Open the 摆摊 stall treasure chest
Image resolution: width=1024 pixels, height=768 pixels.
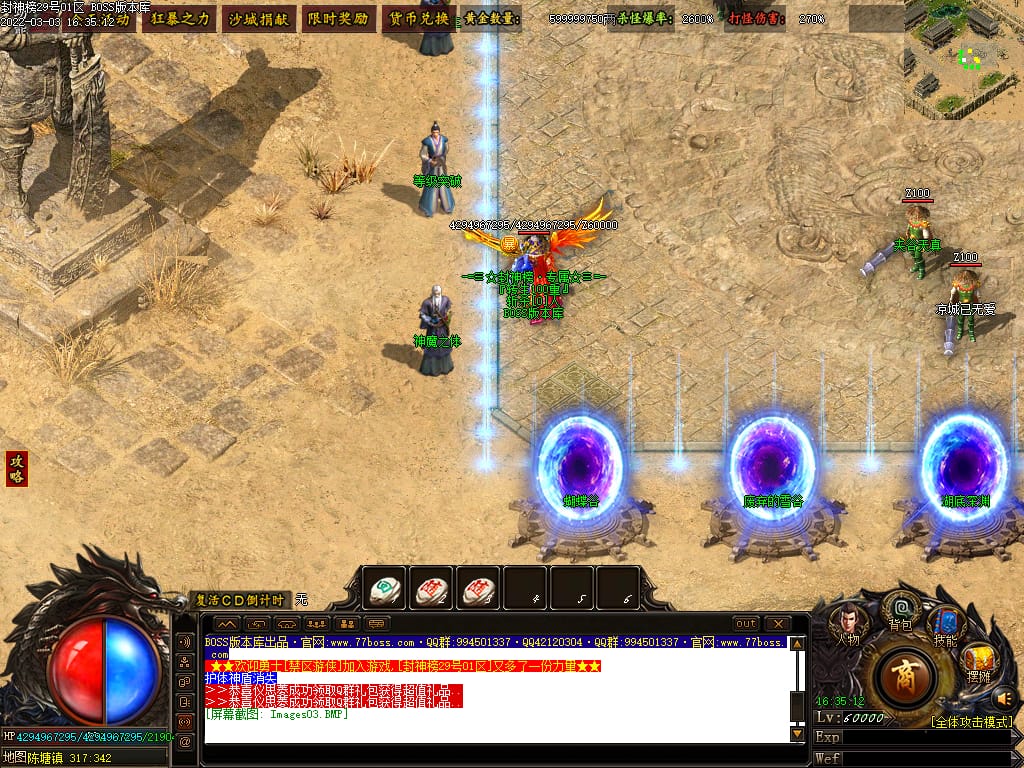(977, 660)
